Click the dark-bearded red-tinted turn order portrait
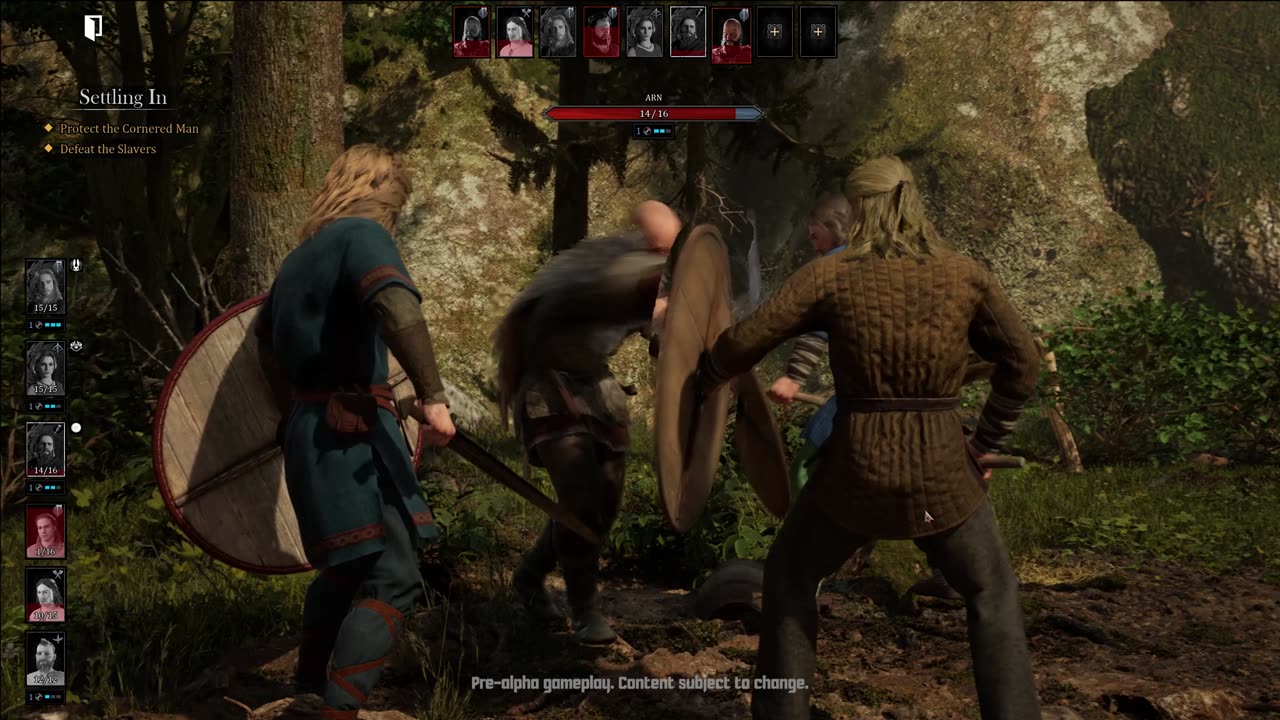Screen dimensions: 1280x720 pos(601,32)
